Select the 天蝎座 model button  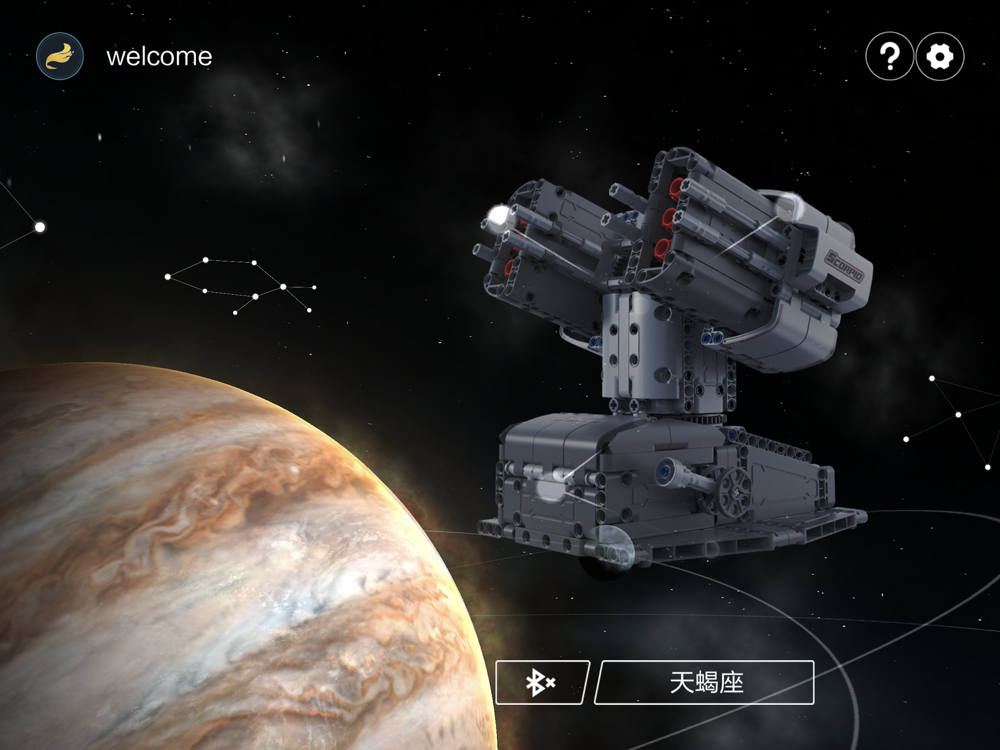click(706, 683)
